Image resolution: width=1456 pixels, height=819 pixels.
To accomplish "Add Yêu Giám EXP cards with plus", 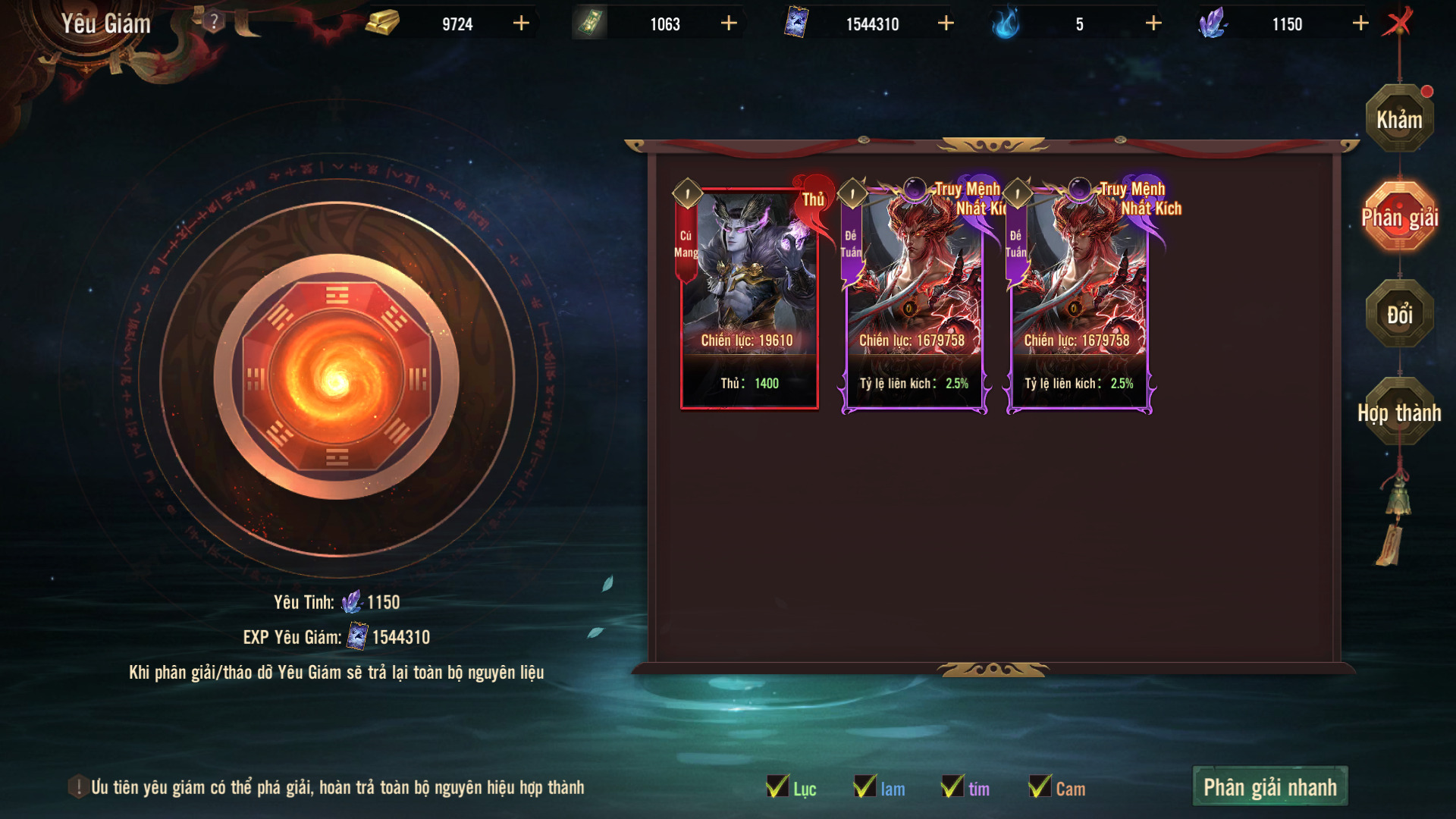I will [946, 24].
